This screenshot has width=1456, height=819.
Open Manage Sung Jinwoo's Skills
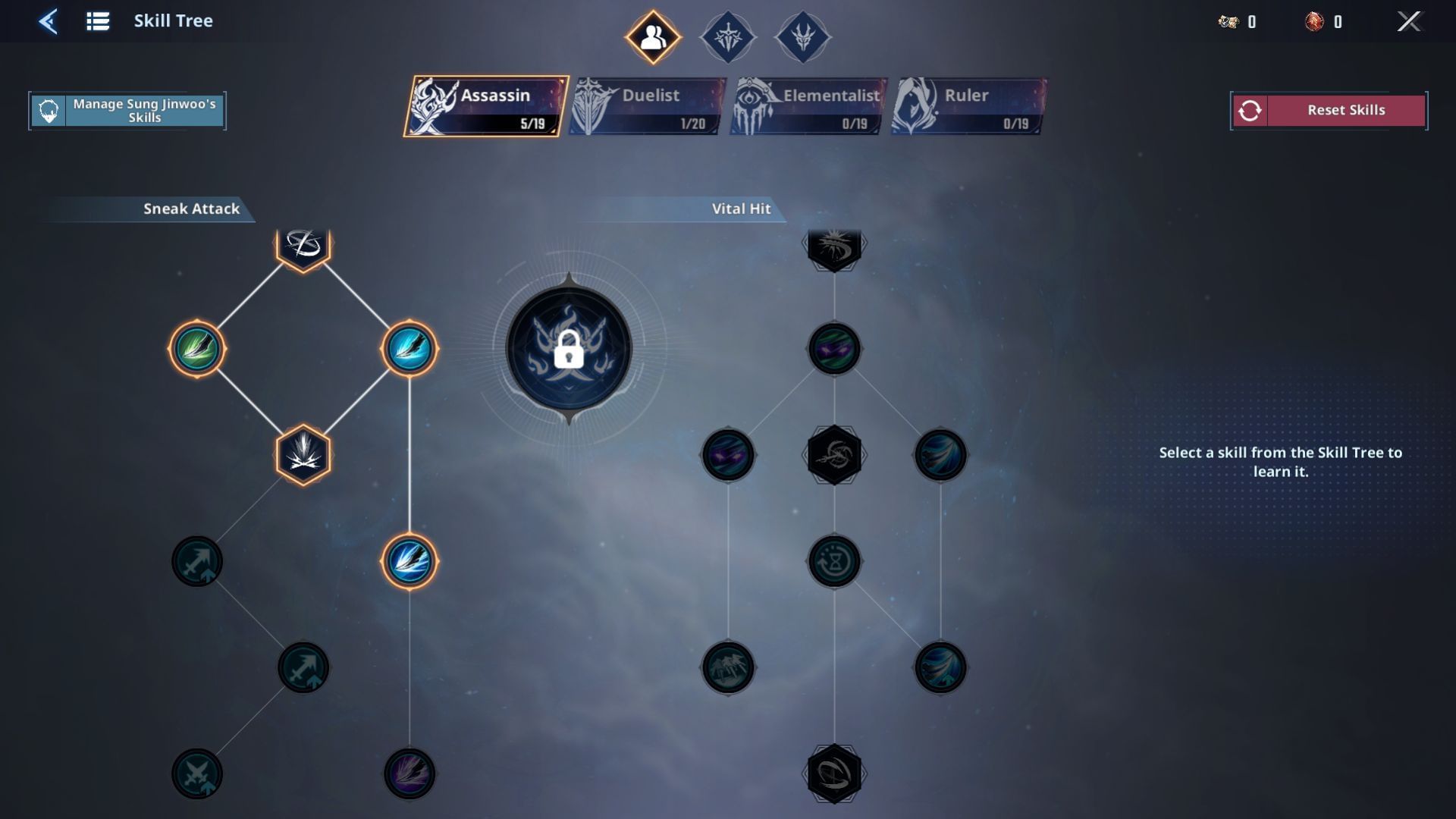pyautogui.click(x=127, y=110)
